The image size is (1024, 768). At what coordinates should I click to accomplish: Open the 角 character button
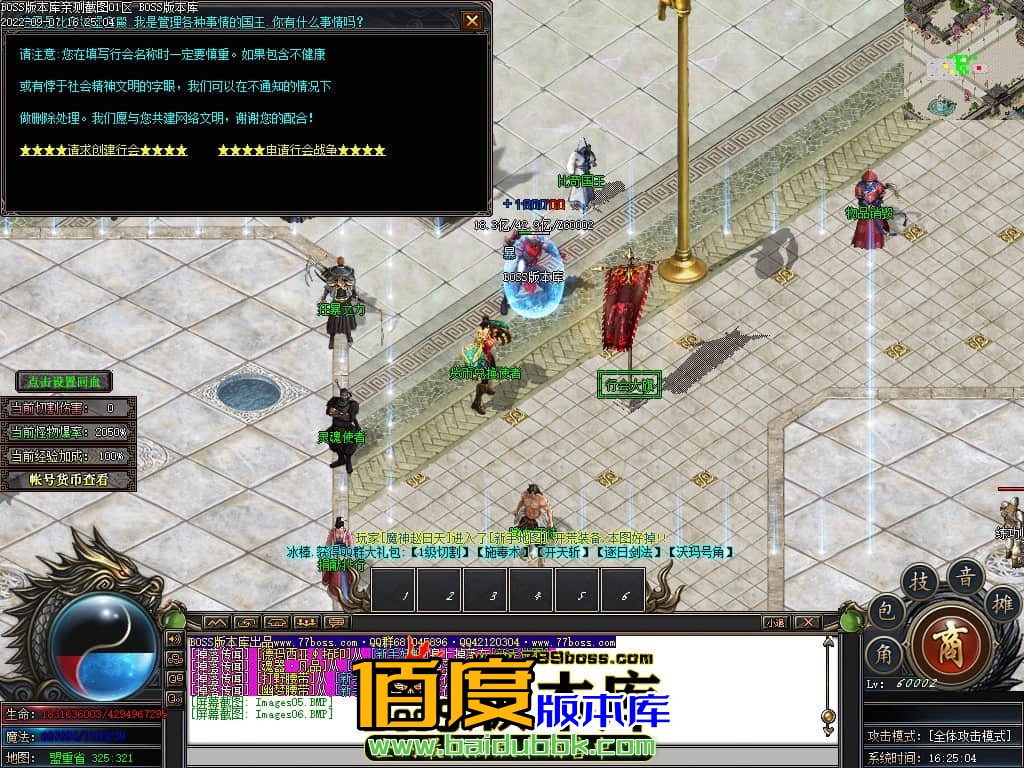[x=886, y=654]
